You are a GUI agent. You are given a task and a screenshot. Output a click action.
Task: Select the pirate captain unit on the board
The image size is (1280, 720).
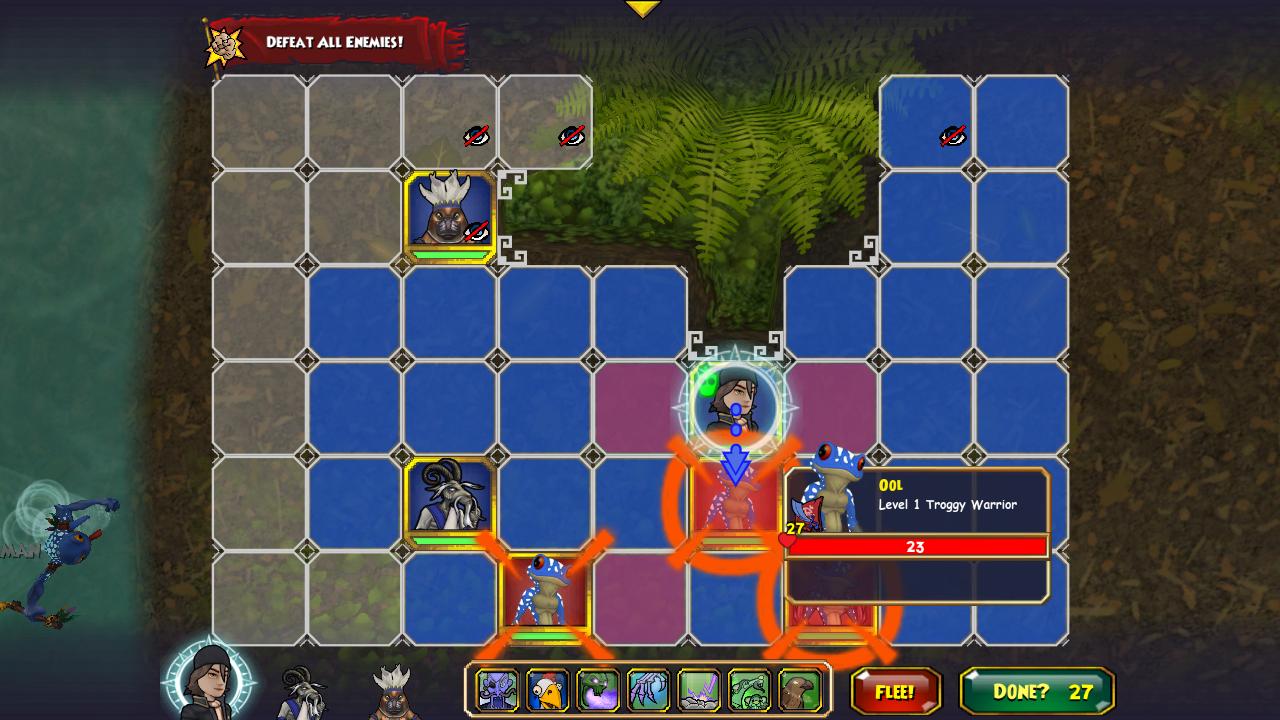pyautogui.click(x=736, y=405)
